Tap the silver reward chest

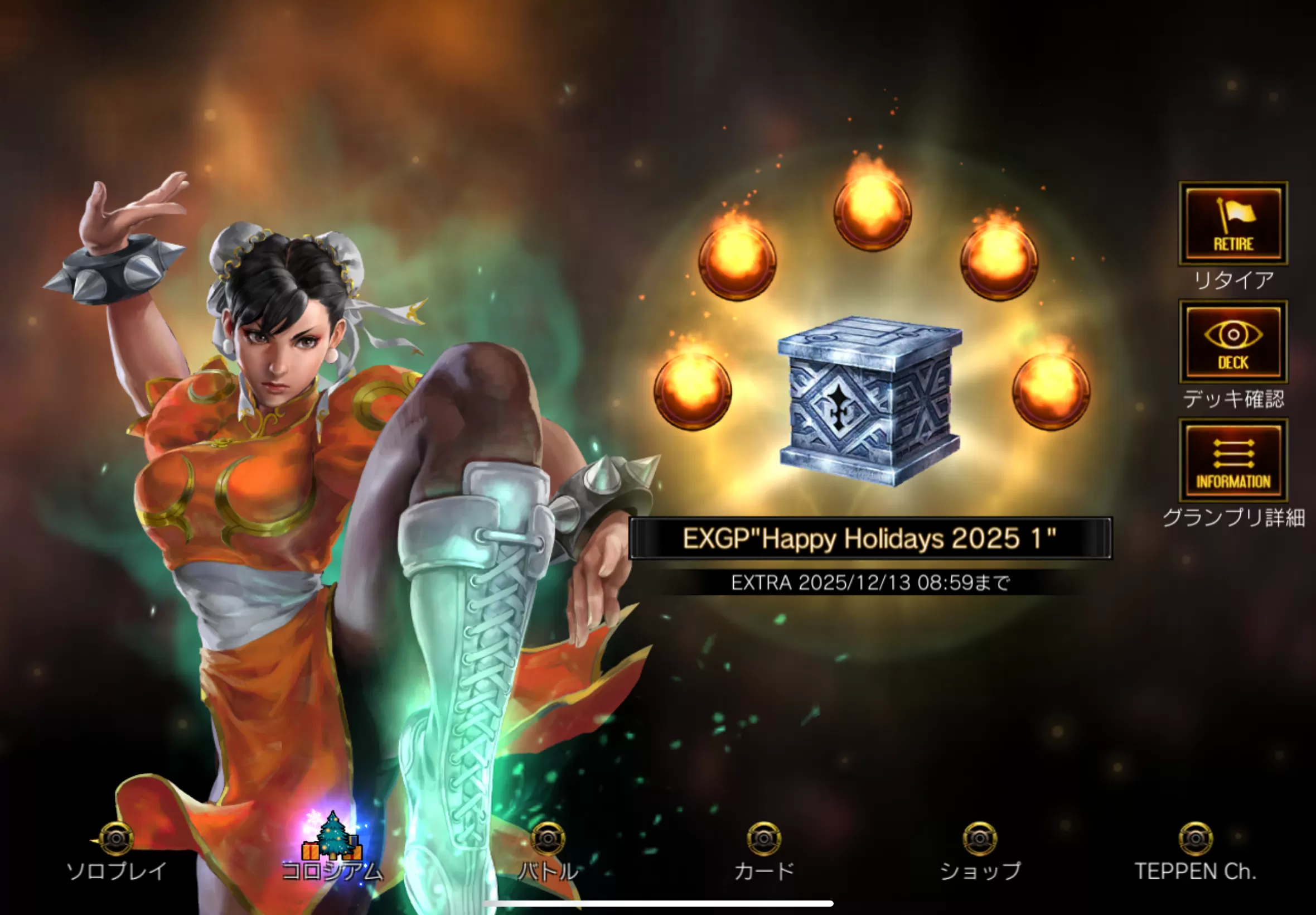(870, 401)
